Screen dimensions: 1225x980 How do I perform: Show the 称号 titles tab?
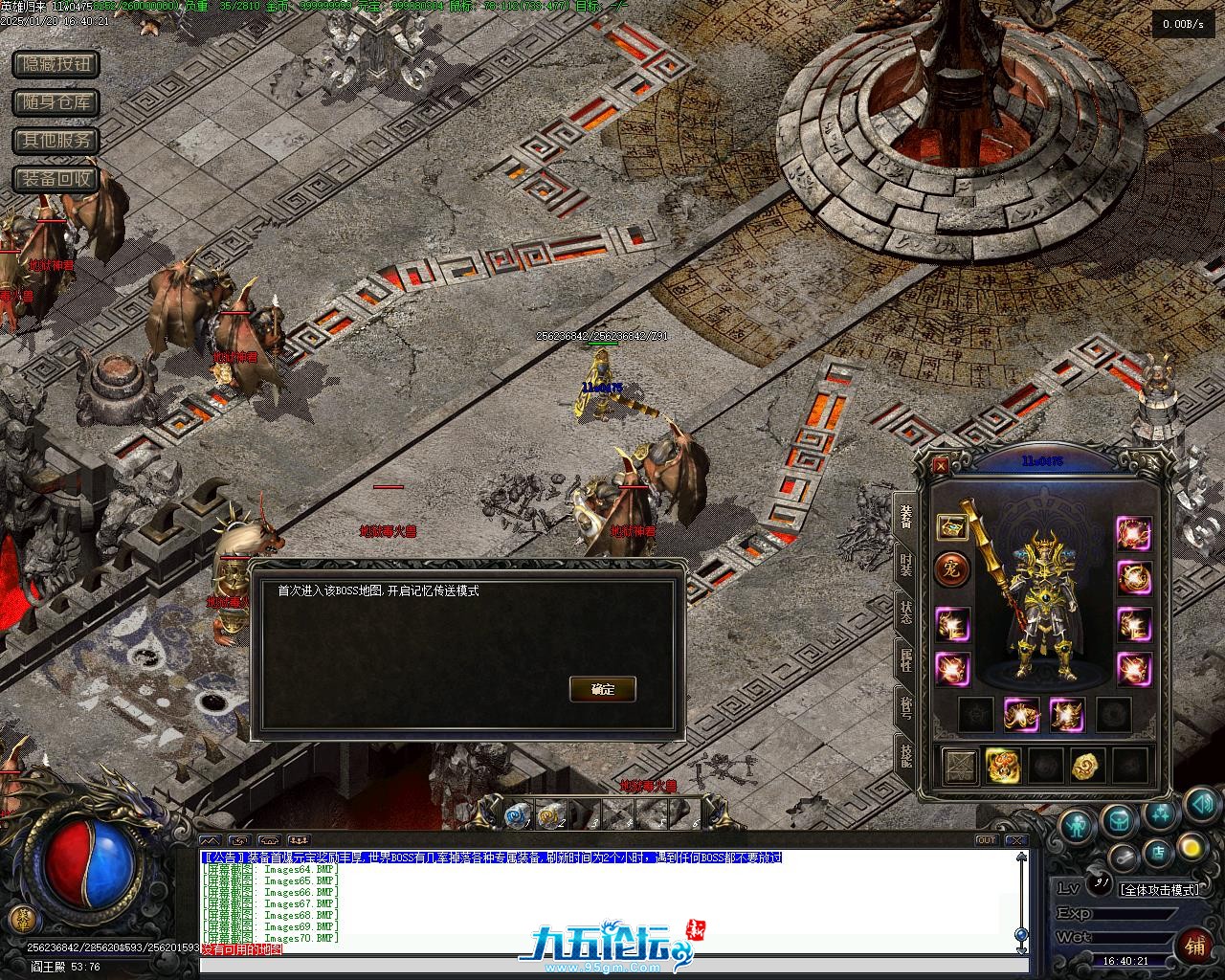pyautogui.click(x=905, y=708)
